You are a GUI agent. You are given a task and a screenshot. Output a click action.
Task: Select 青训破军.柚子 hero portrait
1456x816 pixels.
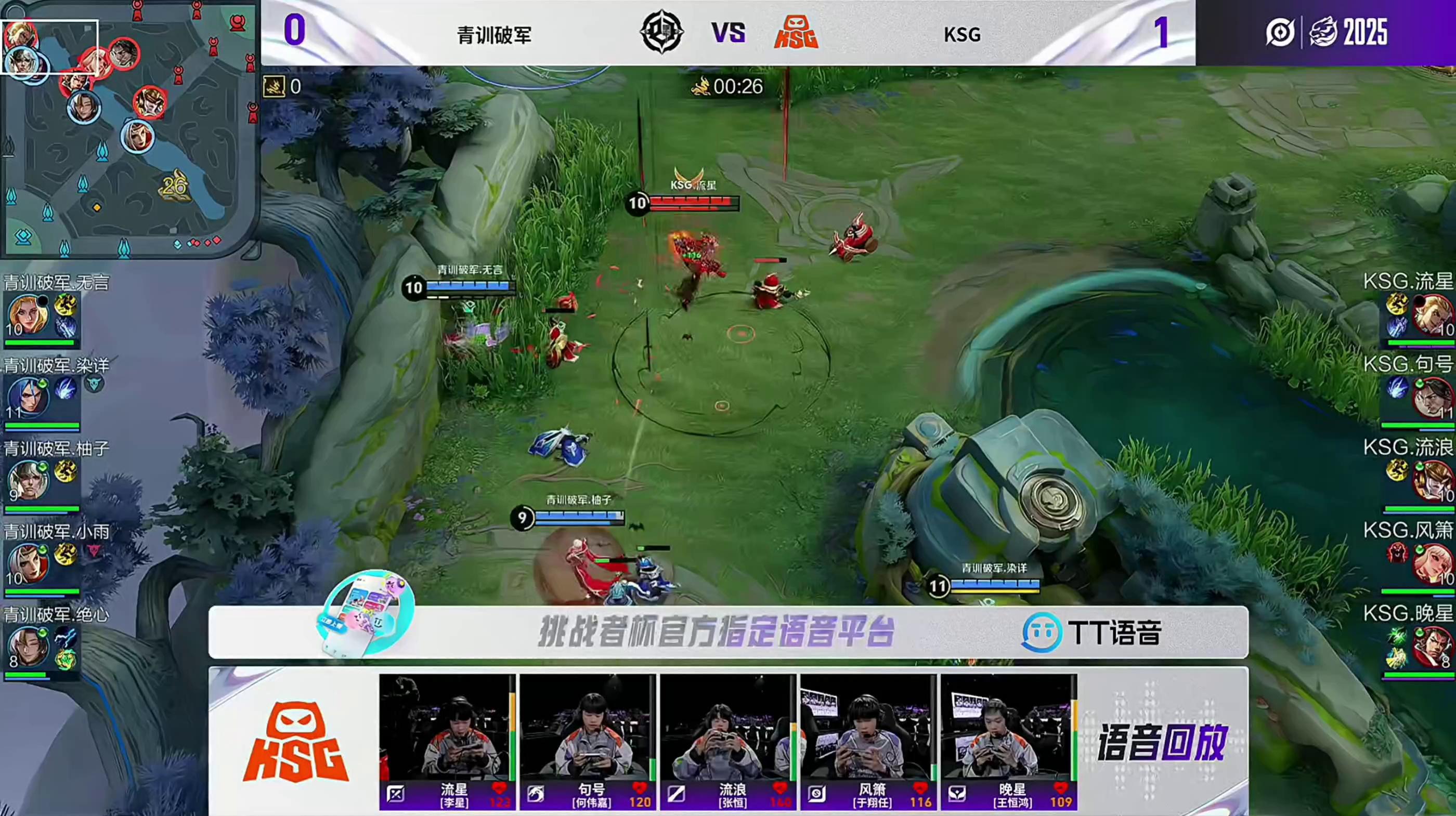(x=28, y=480)
